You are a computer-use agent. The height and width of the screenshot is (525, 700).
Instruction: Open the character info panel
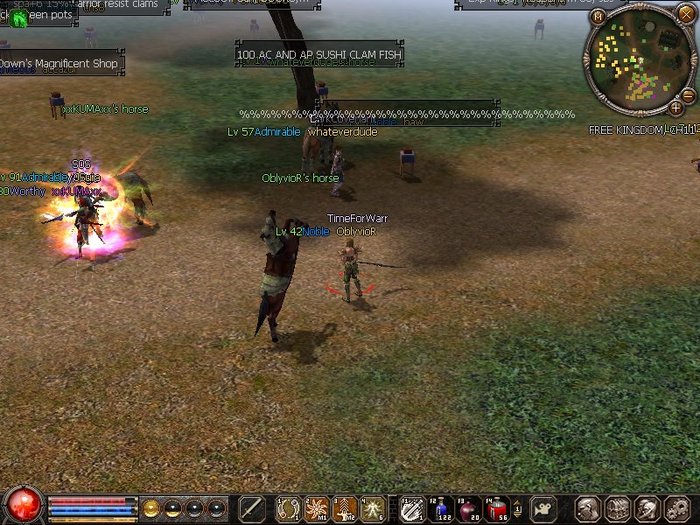point(588,509)
